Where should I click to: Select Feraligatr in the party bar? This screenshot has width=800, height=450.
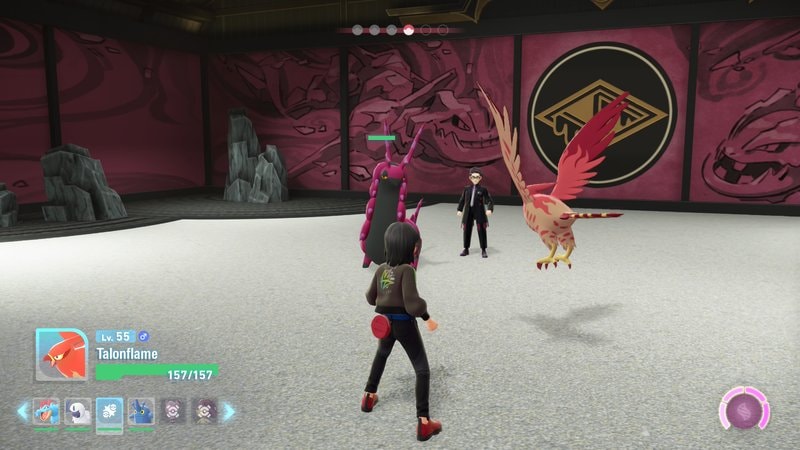pyautogui.click(x=46, y=411)
